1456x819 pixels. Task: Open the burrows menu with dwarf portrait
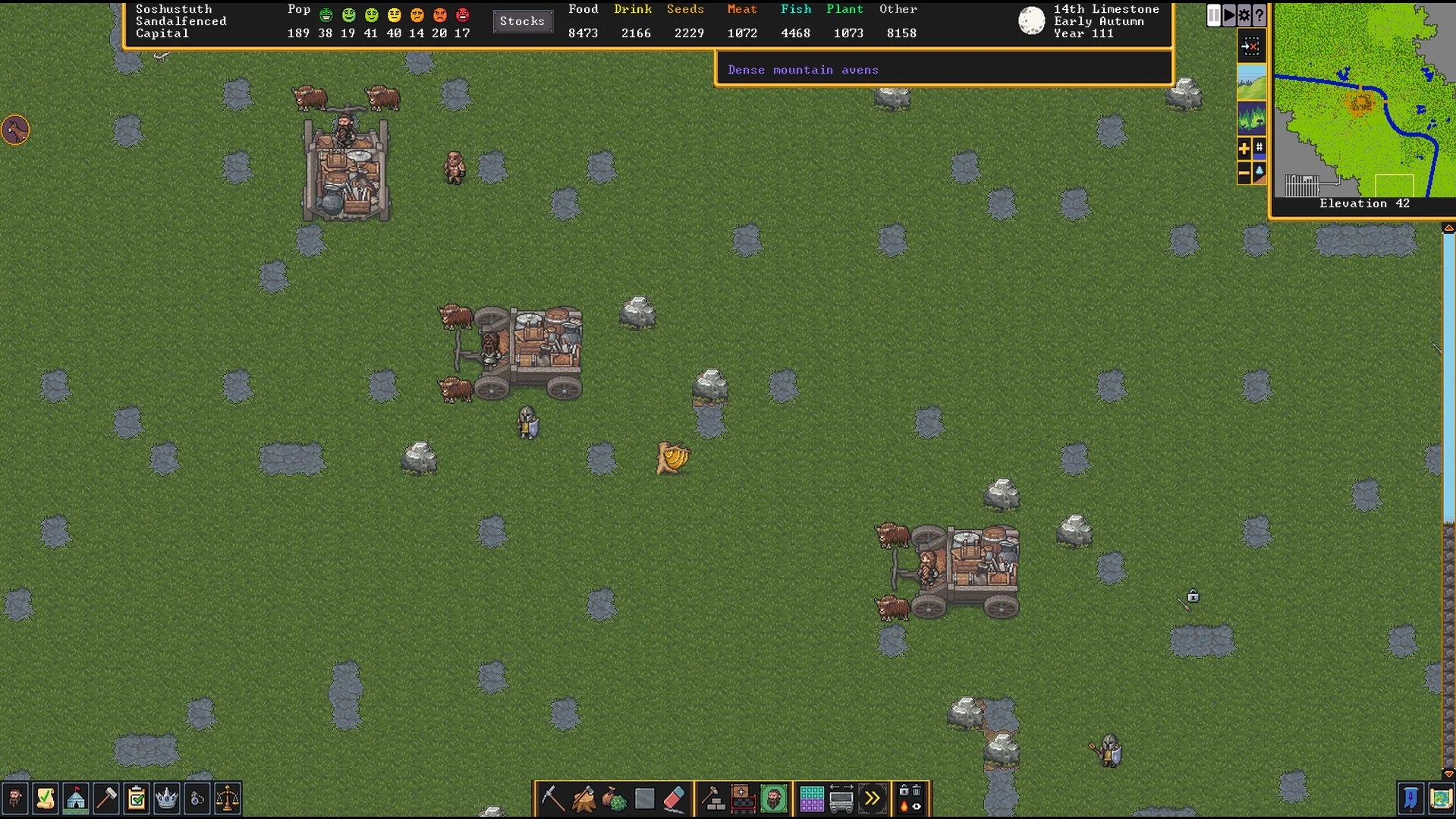click(x=774, y=799)
